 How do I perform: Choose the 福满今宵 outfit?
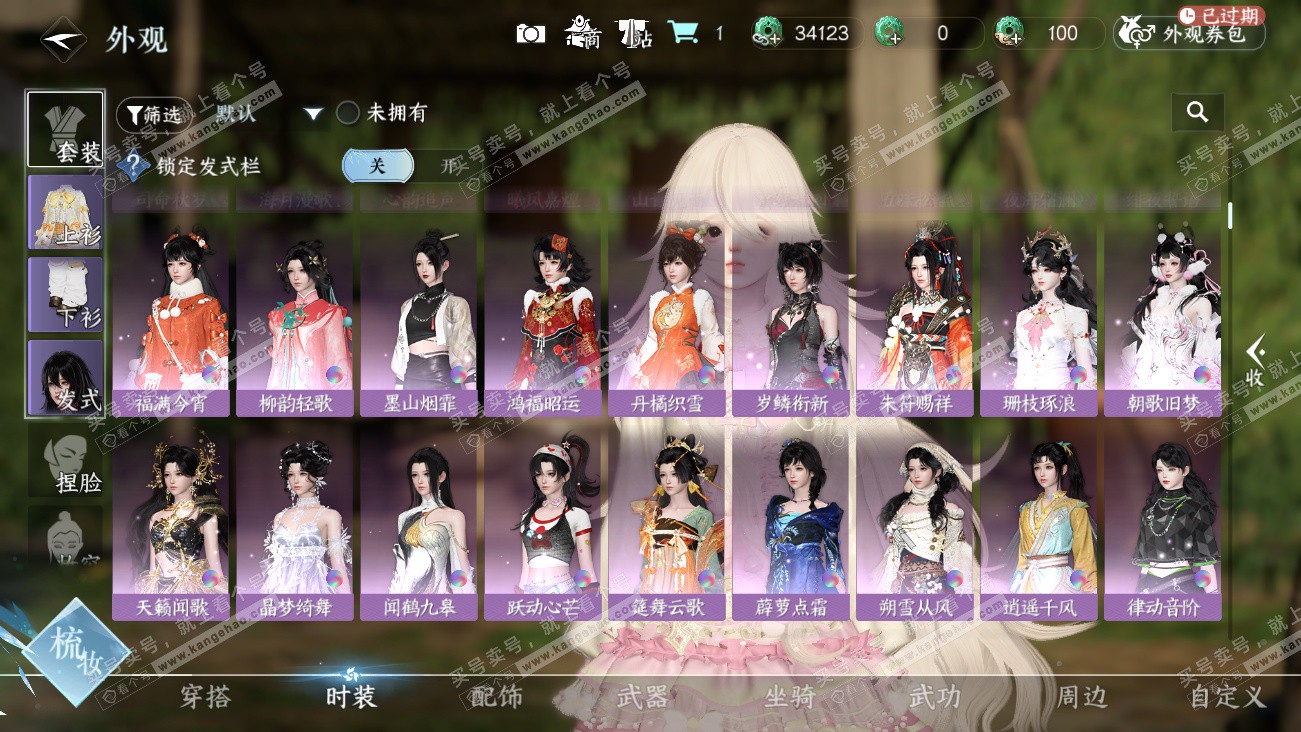(x=171, y=320)
